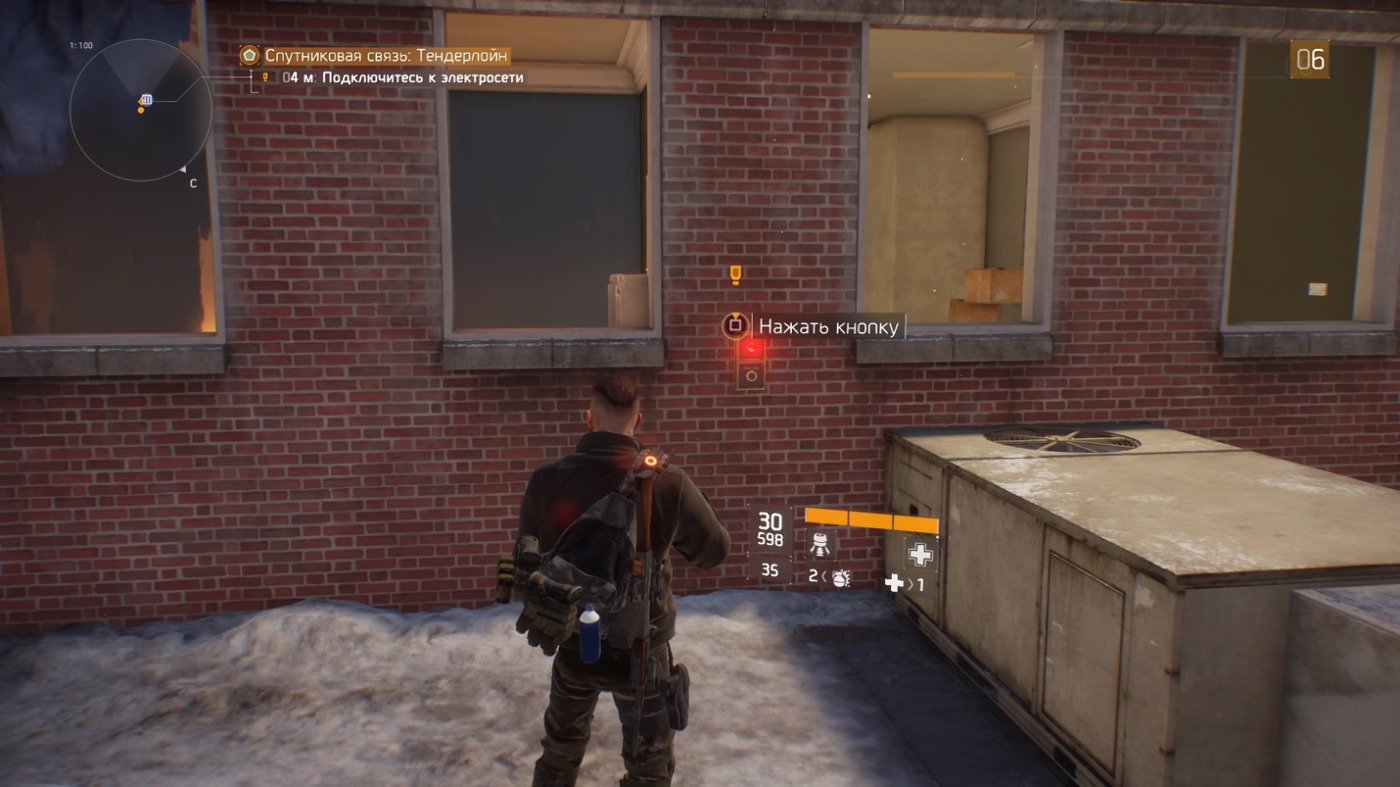Activate the first aid cross skill

[x=920, y=553]
